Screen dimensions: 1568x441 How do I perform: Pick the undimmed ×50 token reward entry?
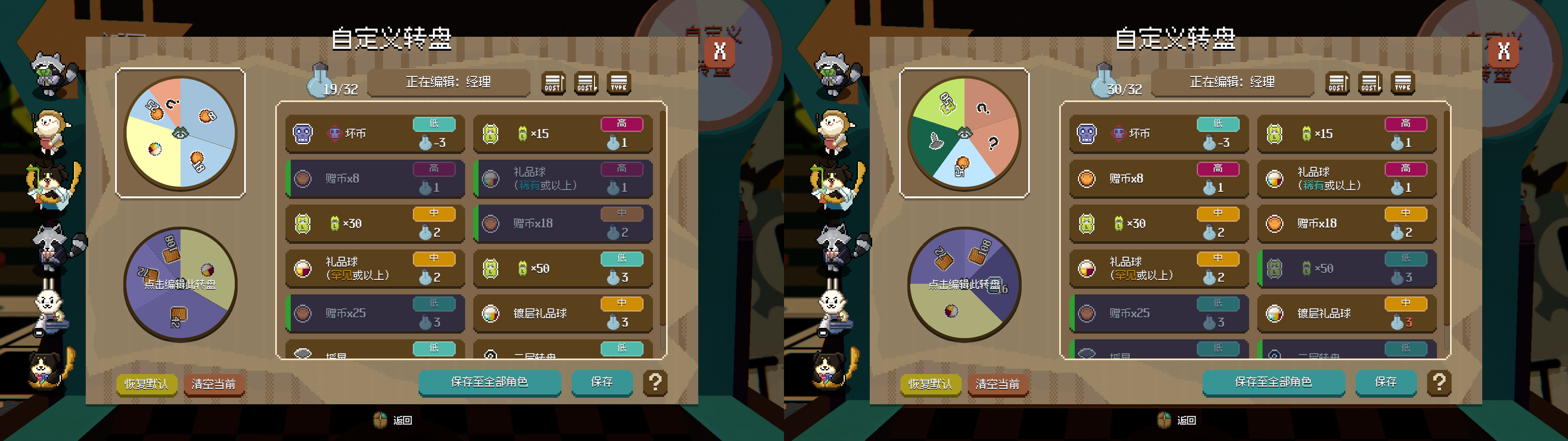tap(563, 269)
